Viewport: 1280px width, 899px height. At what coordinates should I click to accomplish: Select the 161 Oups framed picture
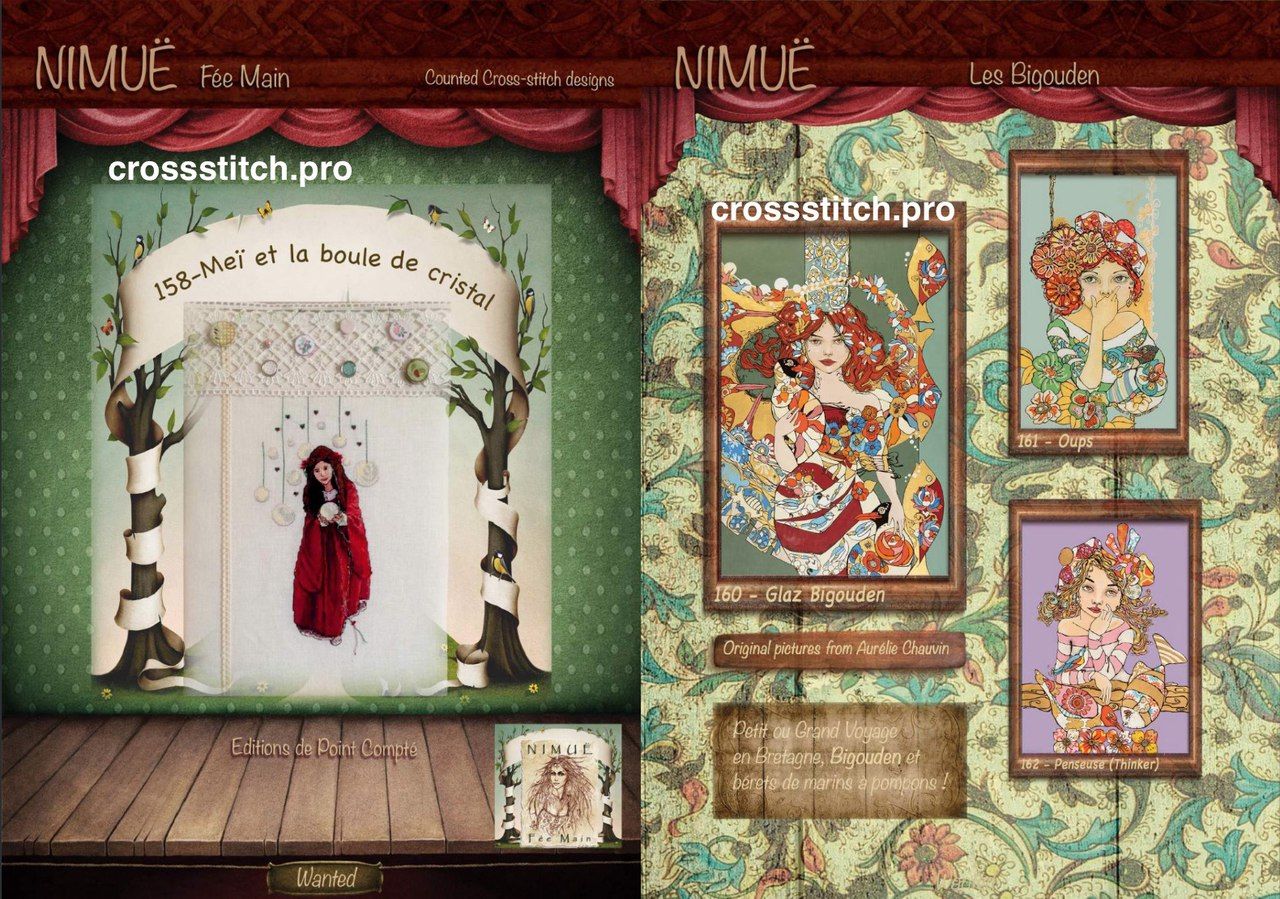1098,302
